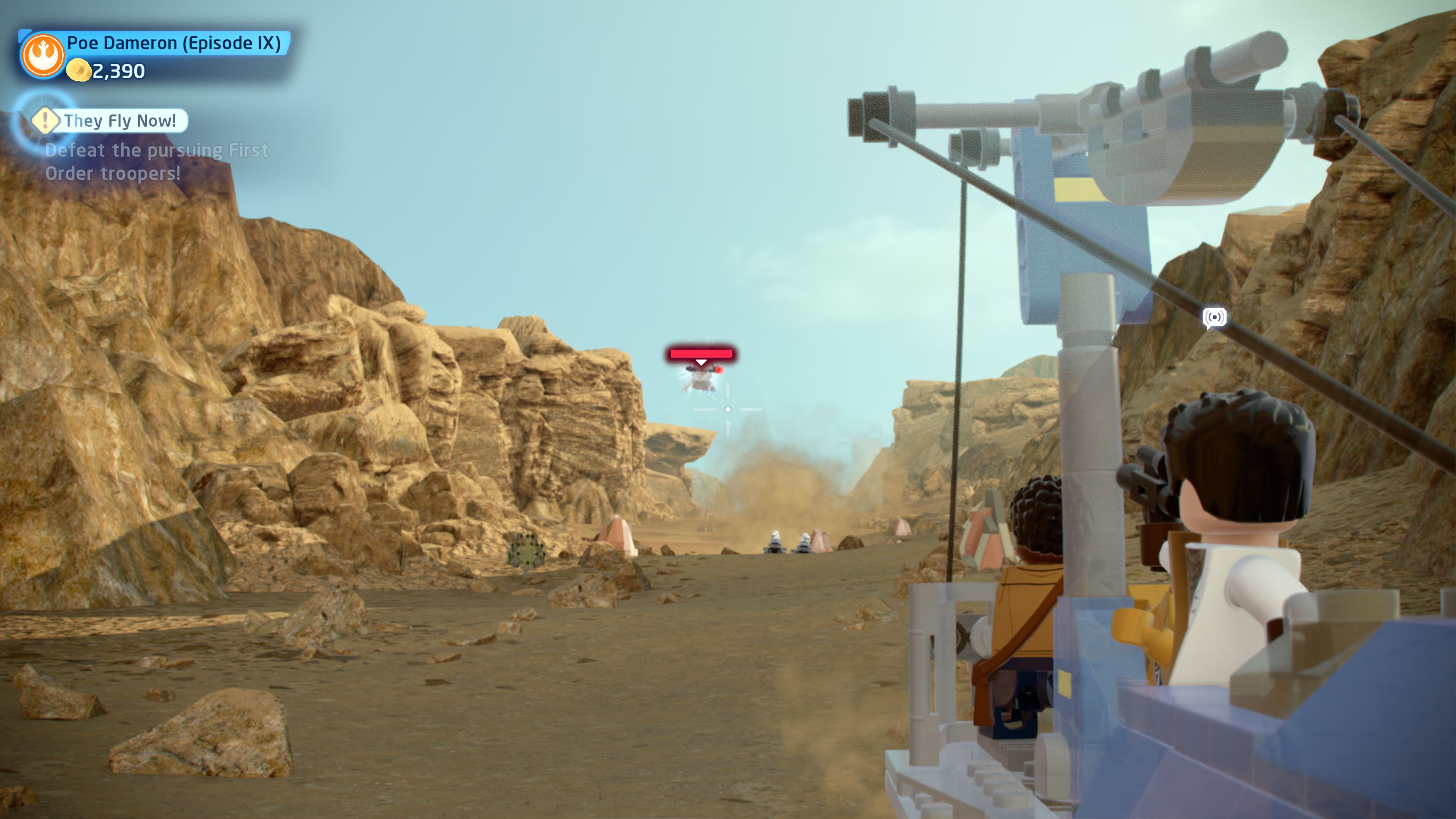The height and width of the screenshot is (819, 1456).
Task: Select the speech bubble signal icon
Action: pyautogui.click(x=1214, y=318)
